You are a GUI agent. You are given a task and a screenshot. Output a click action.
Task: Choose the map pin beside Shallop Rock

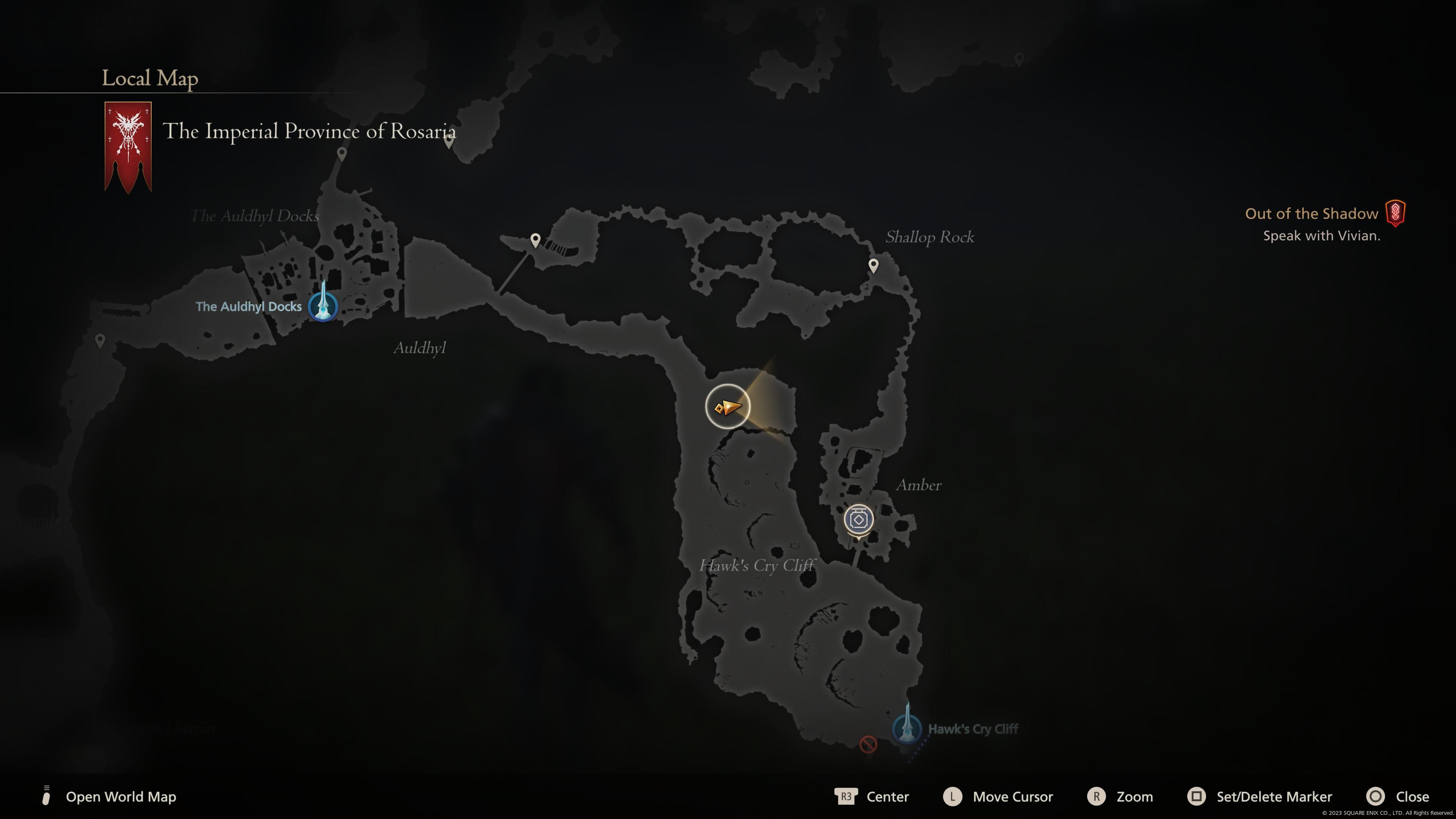(873, 265)
